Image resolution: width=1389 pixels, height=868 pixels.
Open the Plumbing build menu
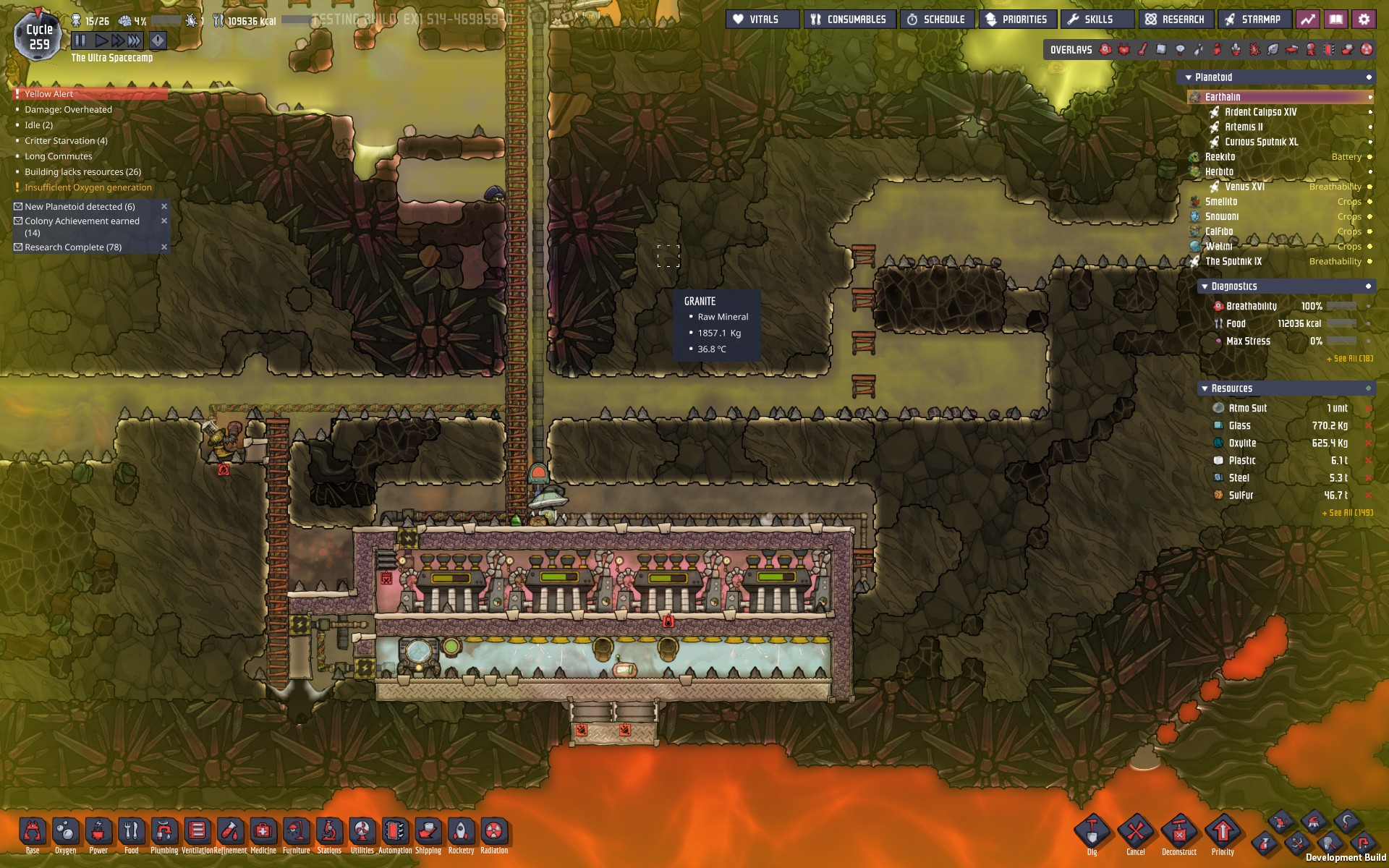[164, 833]
